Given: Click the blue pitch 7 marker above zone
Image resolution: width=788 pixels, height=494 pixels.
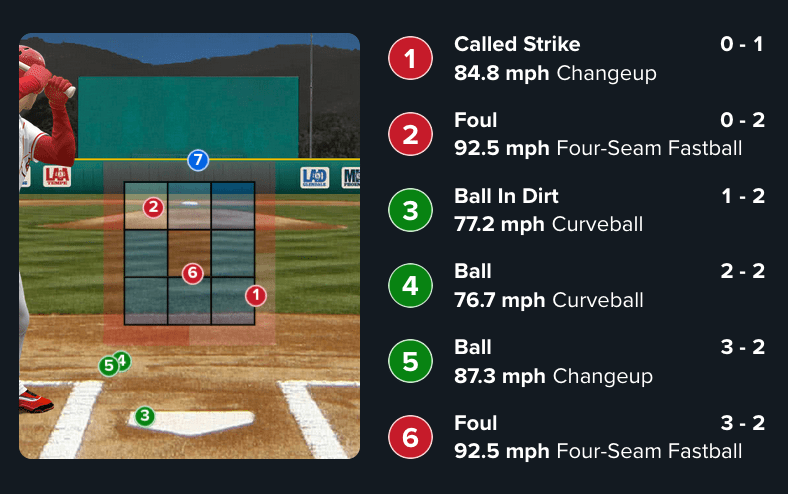Looking at the screenshot, I should (198, 160).
